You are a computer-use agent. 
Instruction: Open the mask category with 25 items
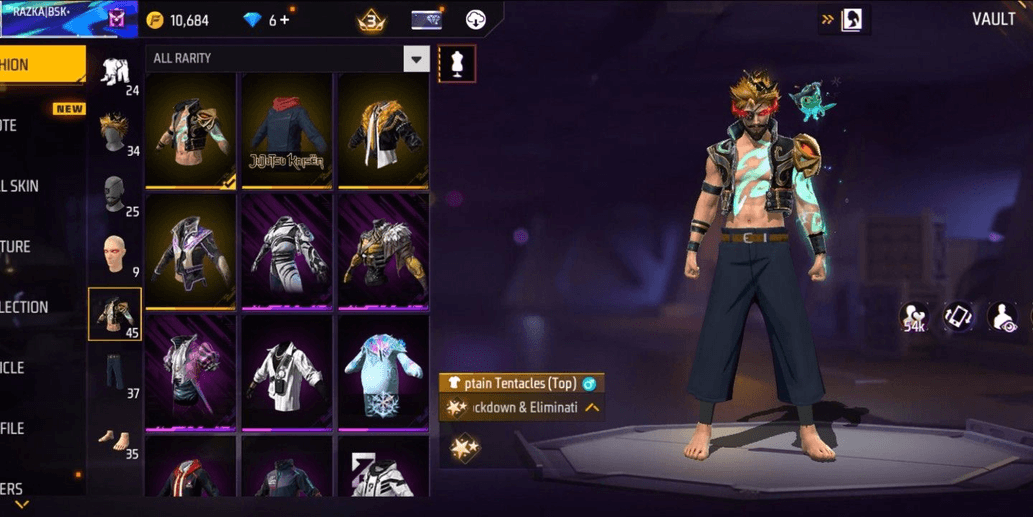pyautogui.click(x=115, y=193)
